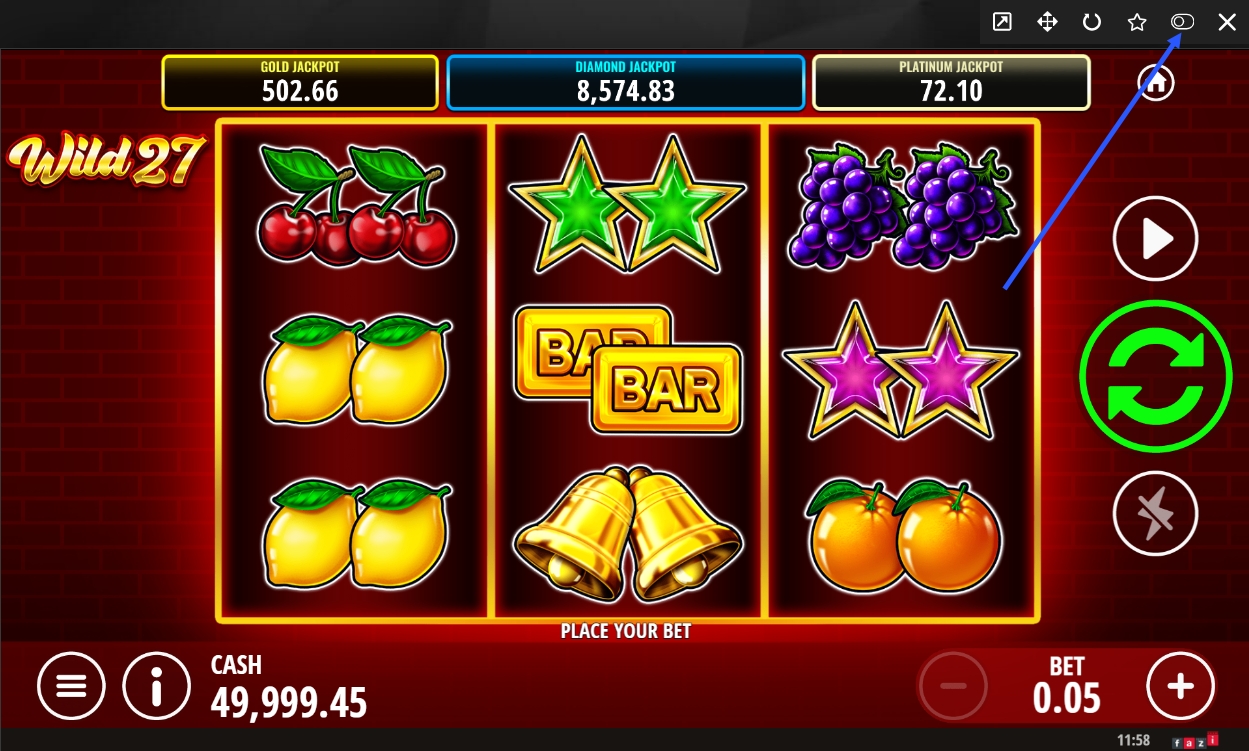Image resolution: width=1249 pixels, height=751 pixels.
Task: Open the game in a new window
Action: (1001, 22)
